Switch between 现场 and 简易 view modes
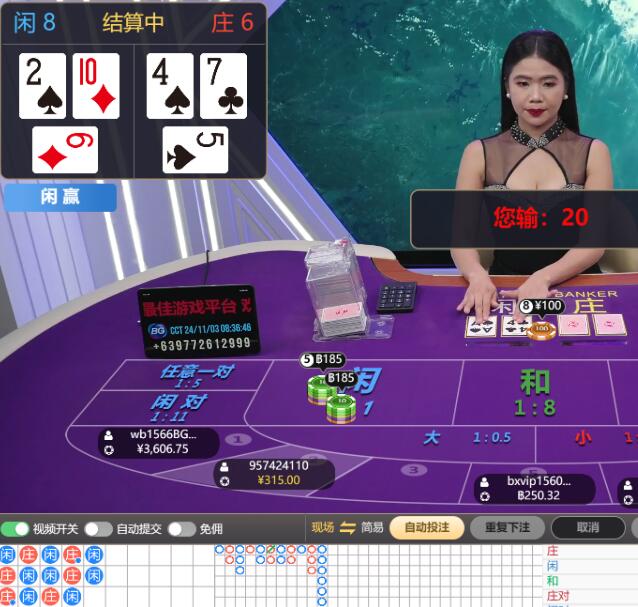Viewport: 638px width, 607px height. 348,528
